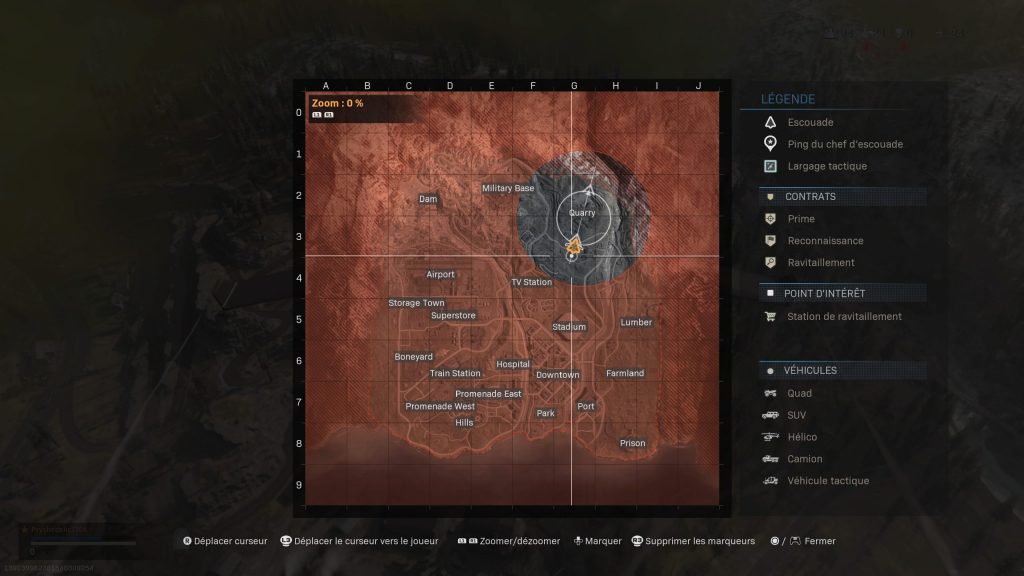Select the Lumber map label

pyautogui.click(x=636, y=322)
